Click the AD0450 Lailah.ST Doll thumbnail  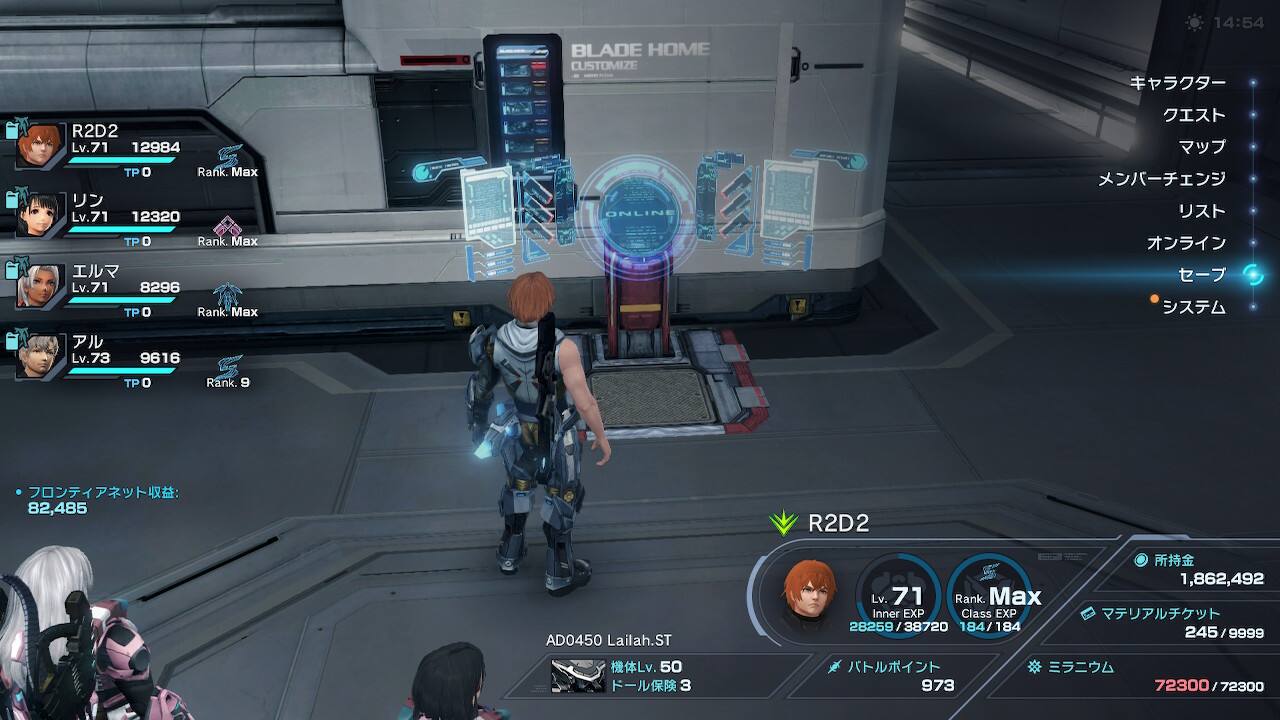[578, 676]
